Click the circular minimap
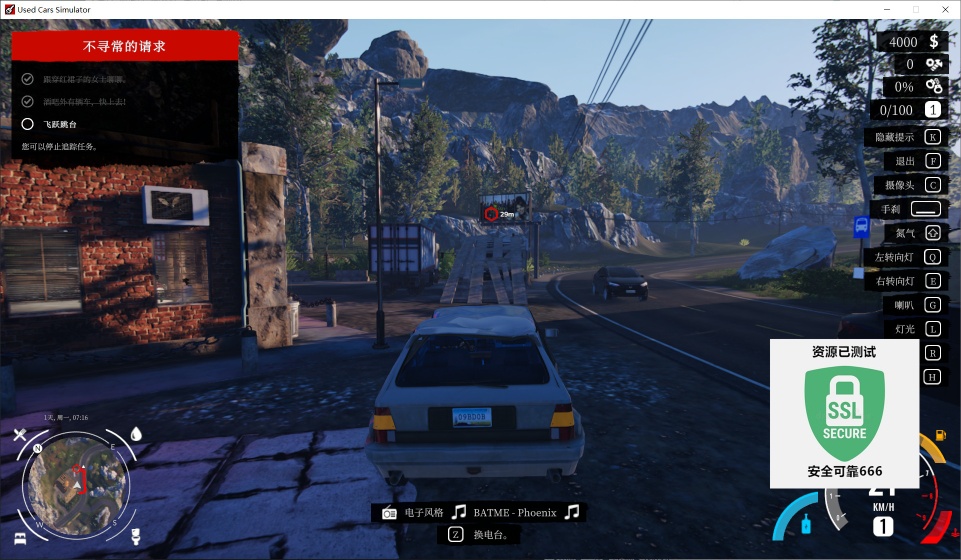 (76, 485)
